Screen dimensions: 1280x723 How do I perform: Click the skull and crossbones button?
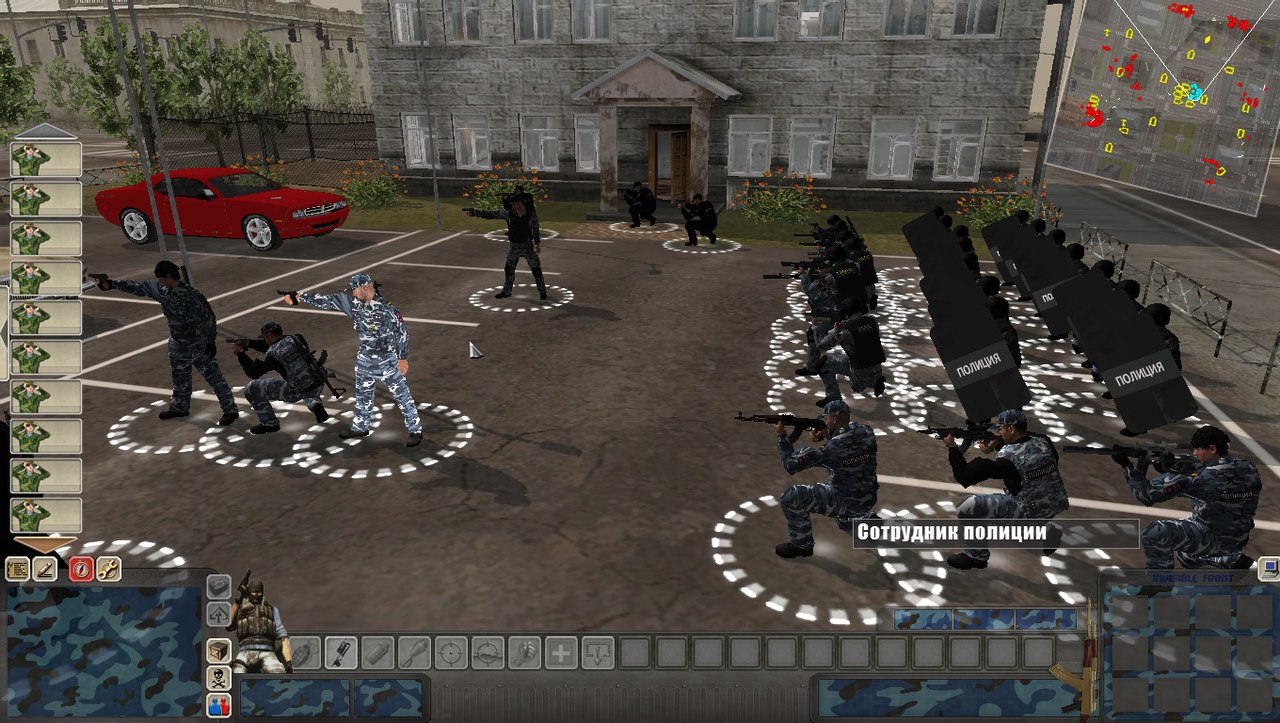tap(219, 678)
